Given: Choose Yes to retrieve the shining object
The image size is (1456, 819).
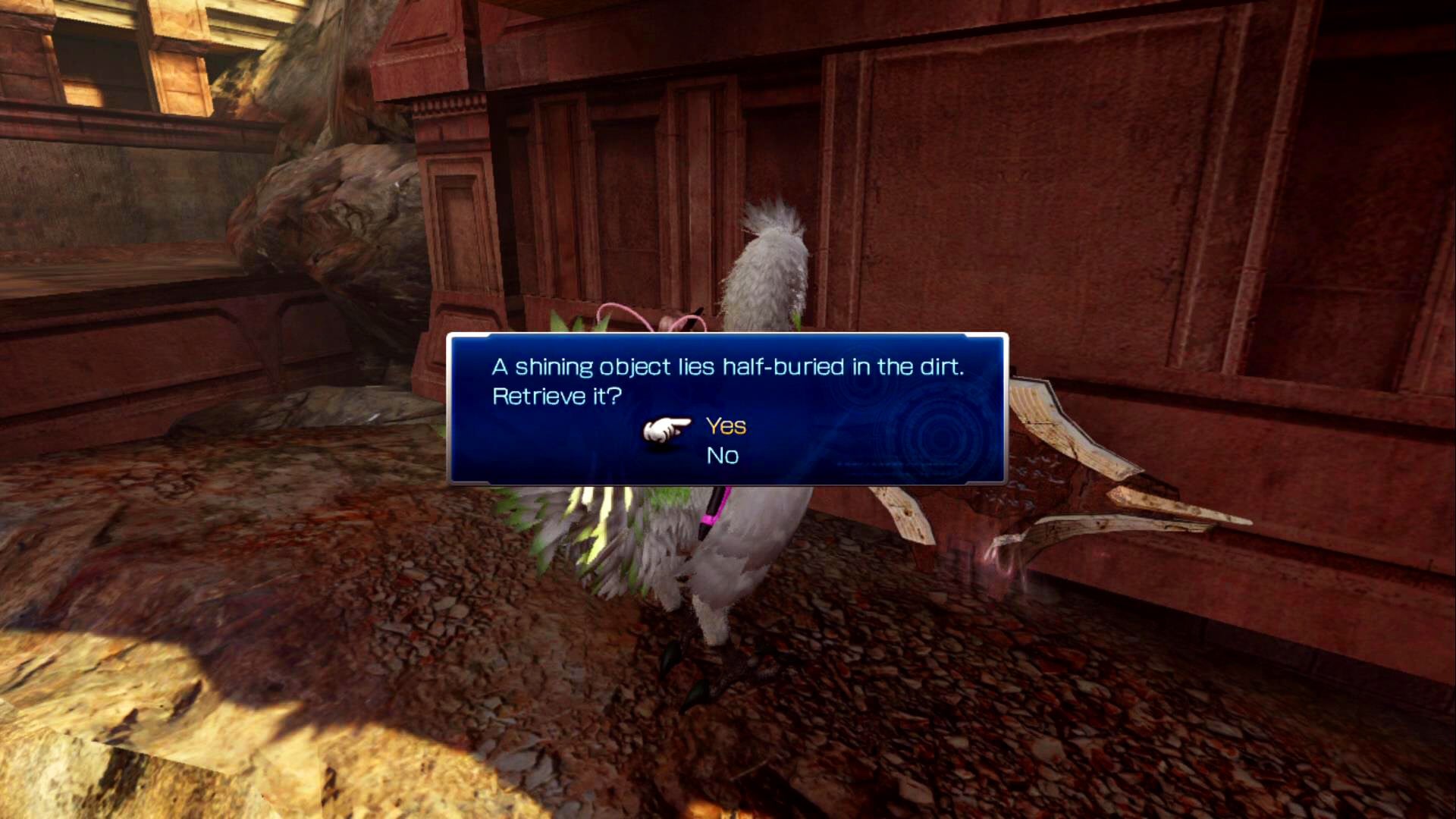Looking at the screenshot, I should pos(726,426).
